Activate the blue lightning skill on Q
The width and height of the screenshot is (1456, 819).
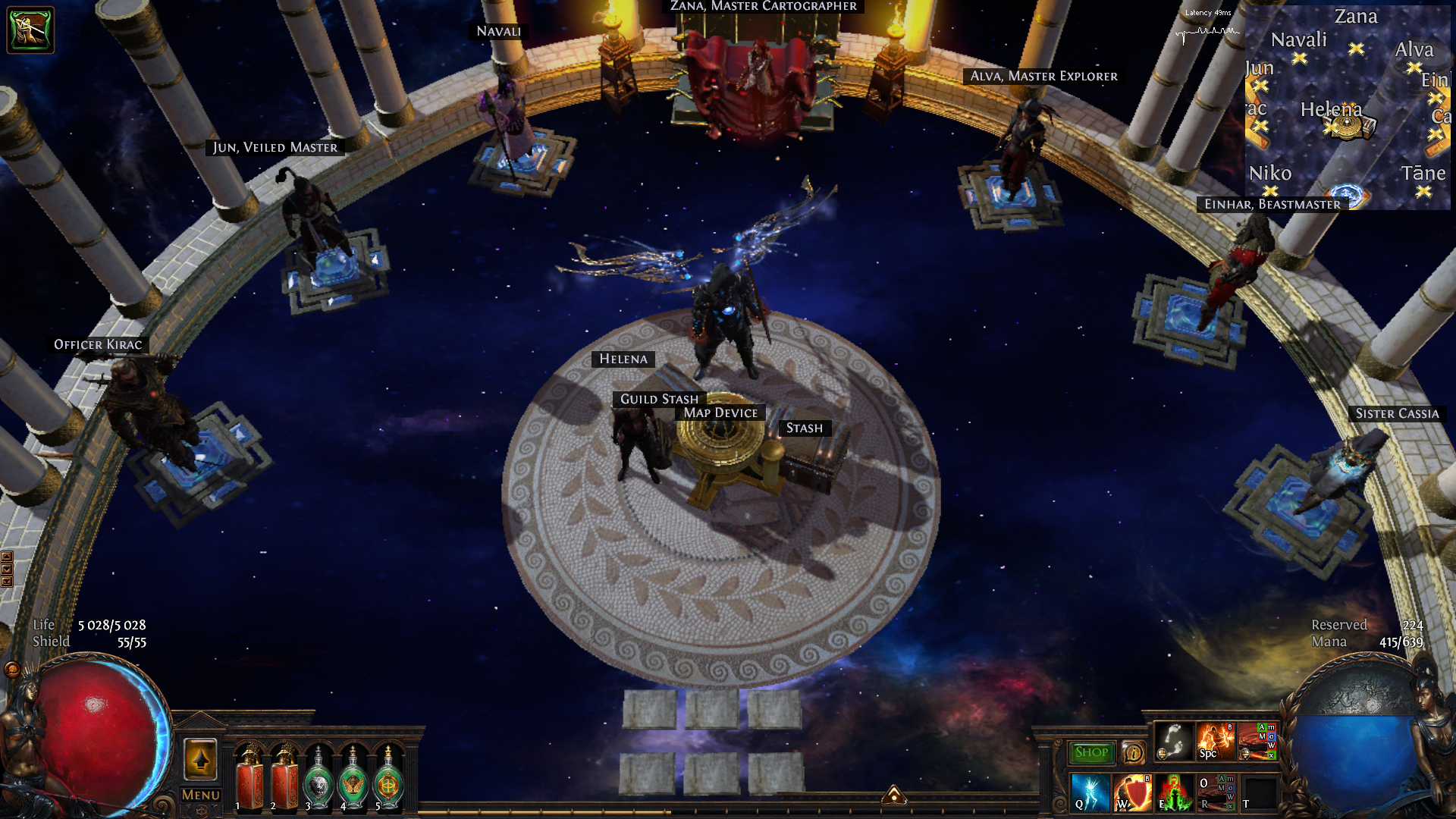point(1090,792)
